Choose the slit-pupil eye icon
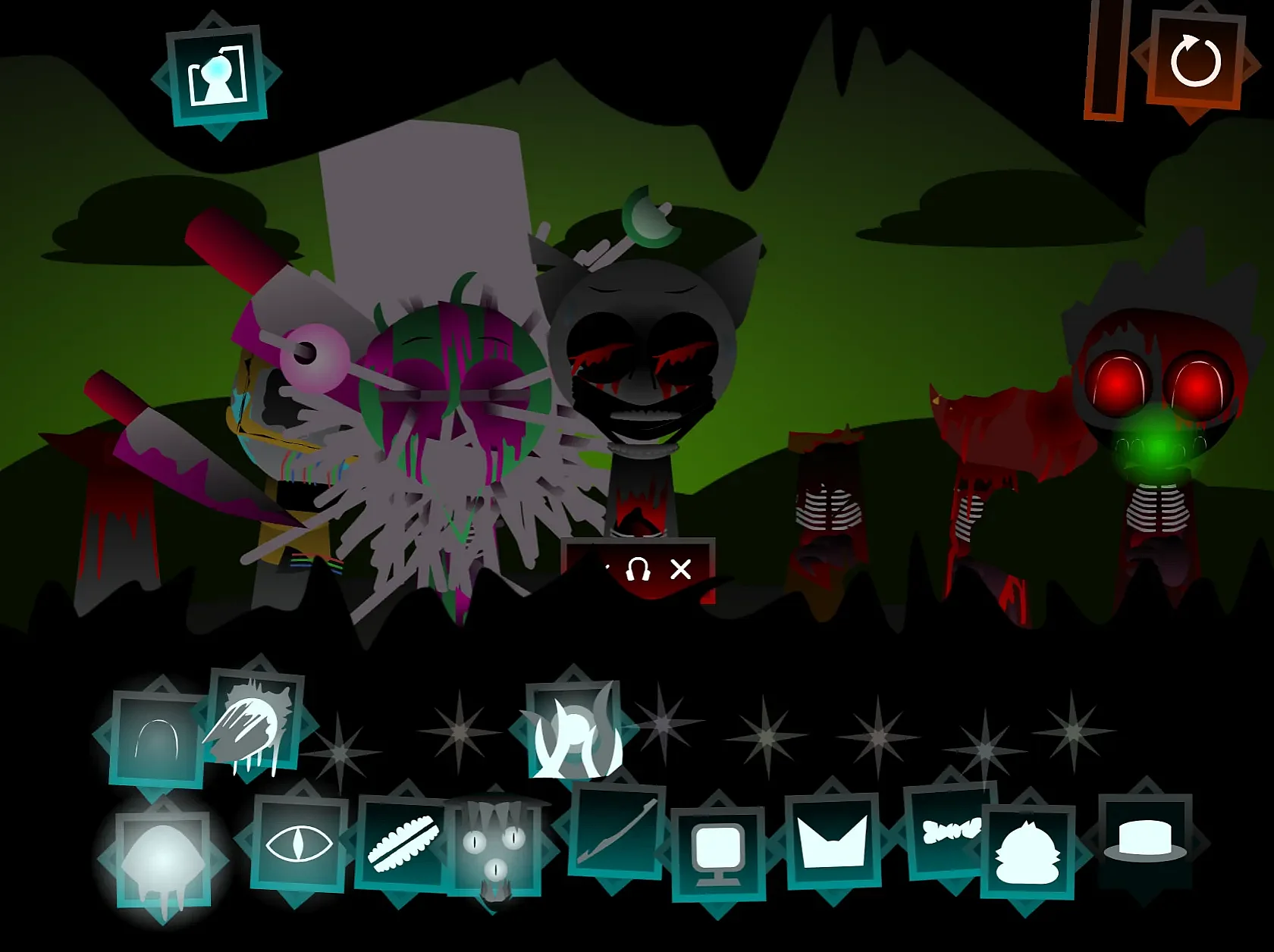Viewport: 1274px width, 952px height. (298, 843)
